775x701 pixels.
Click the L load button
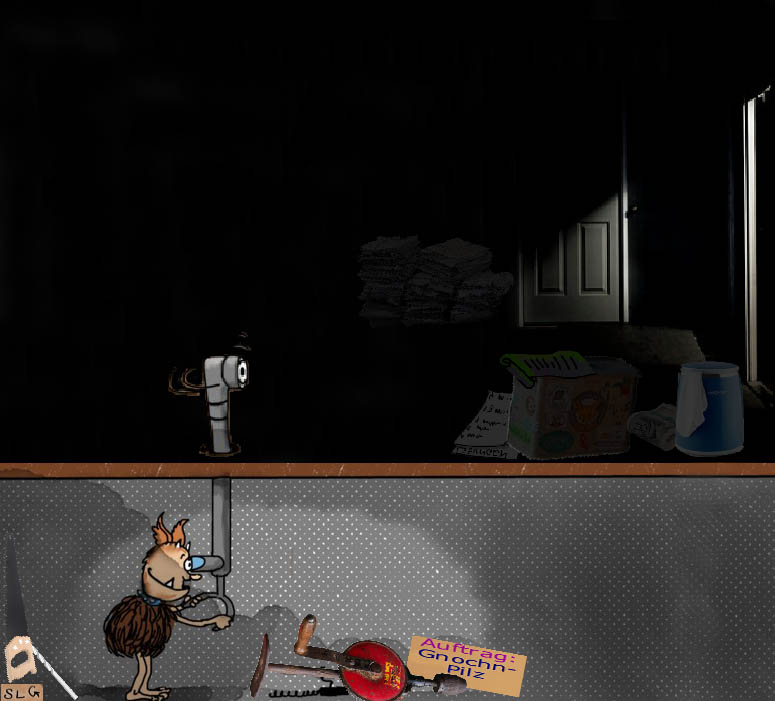coord(20,692)
